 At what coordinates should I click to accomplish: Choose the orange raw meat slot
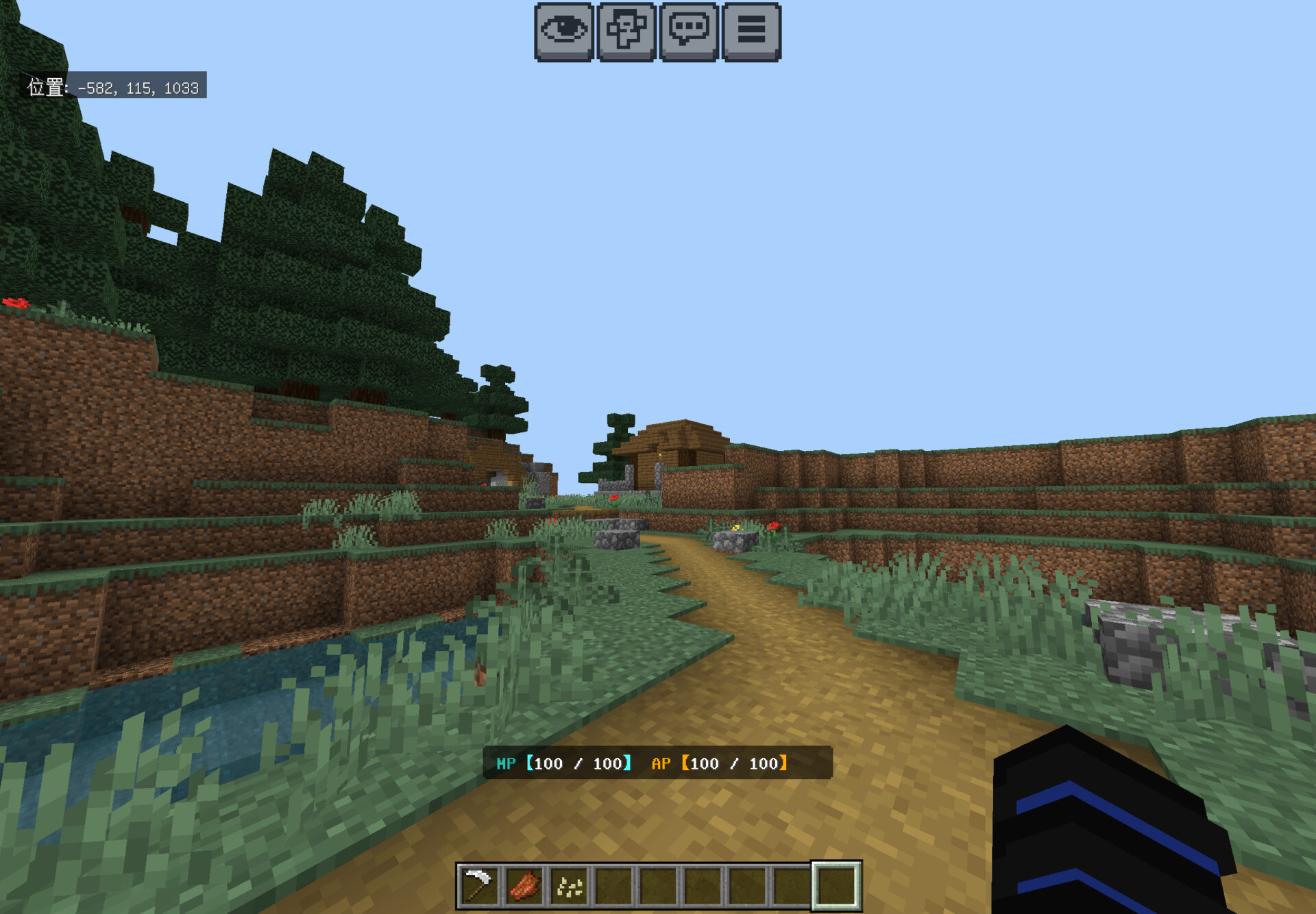point(524,886)
